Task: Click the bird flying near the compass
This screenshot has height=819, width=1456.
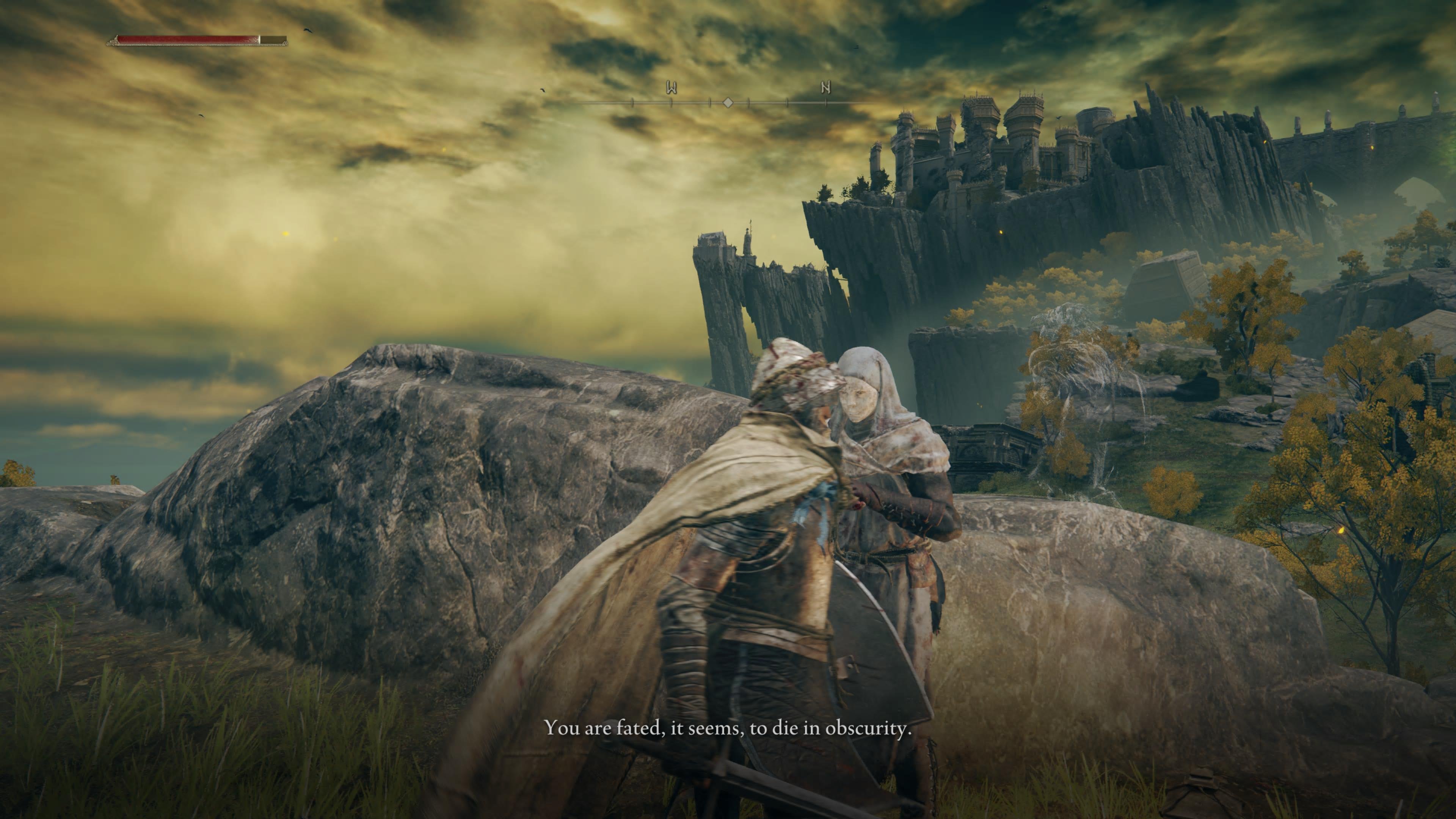Action: click(543, 90)
